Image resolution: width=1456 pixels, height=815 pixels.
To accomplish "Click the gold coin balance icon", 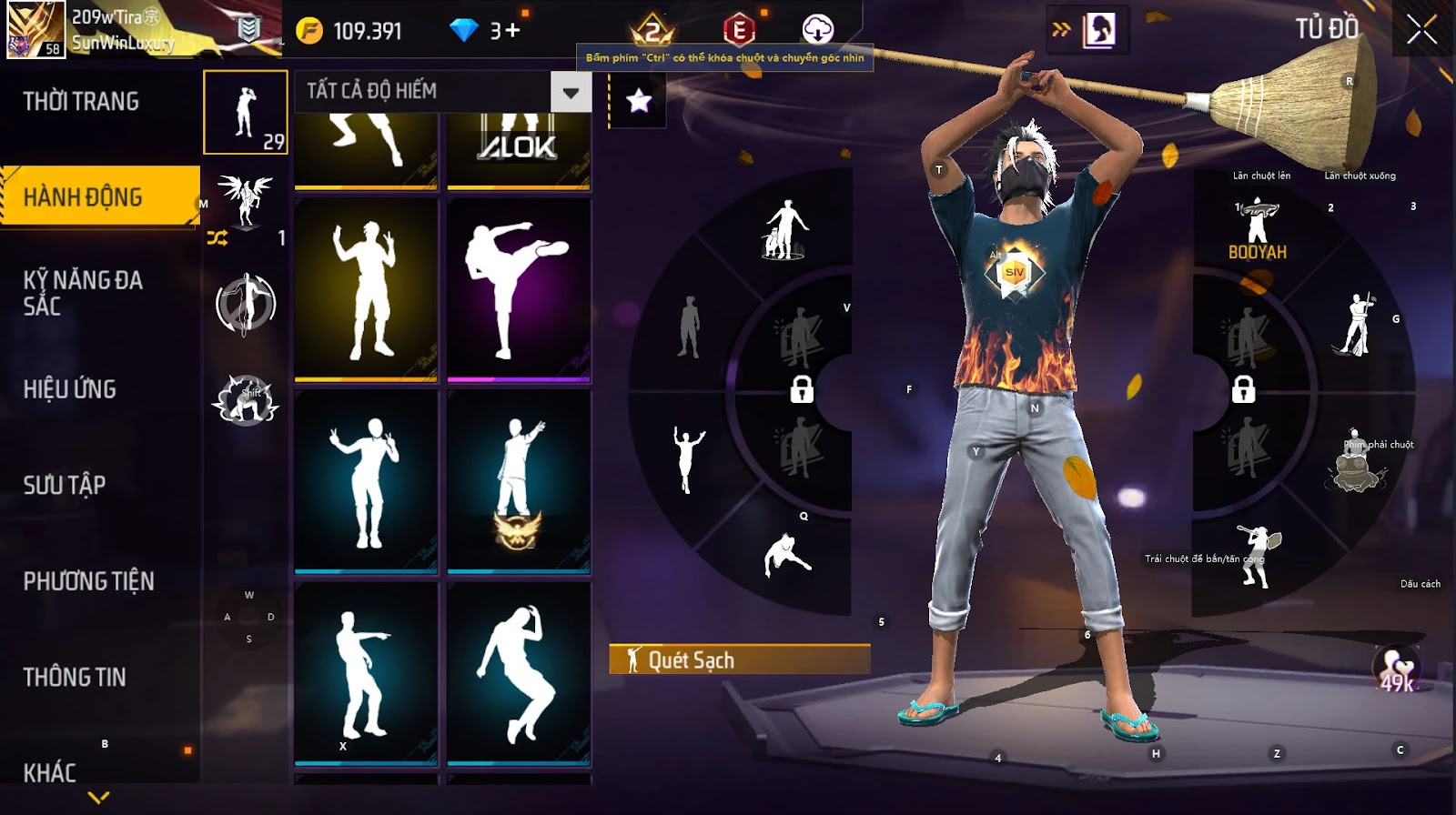I will (x=309, y=32).
